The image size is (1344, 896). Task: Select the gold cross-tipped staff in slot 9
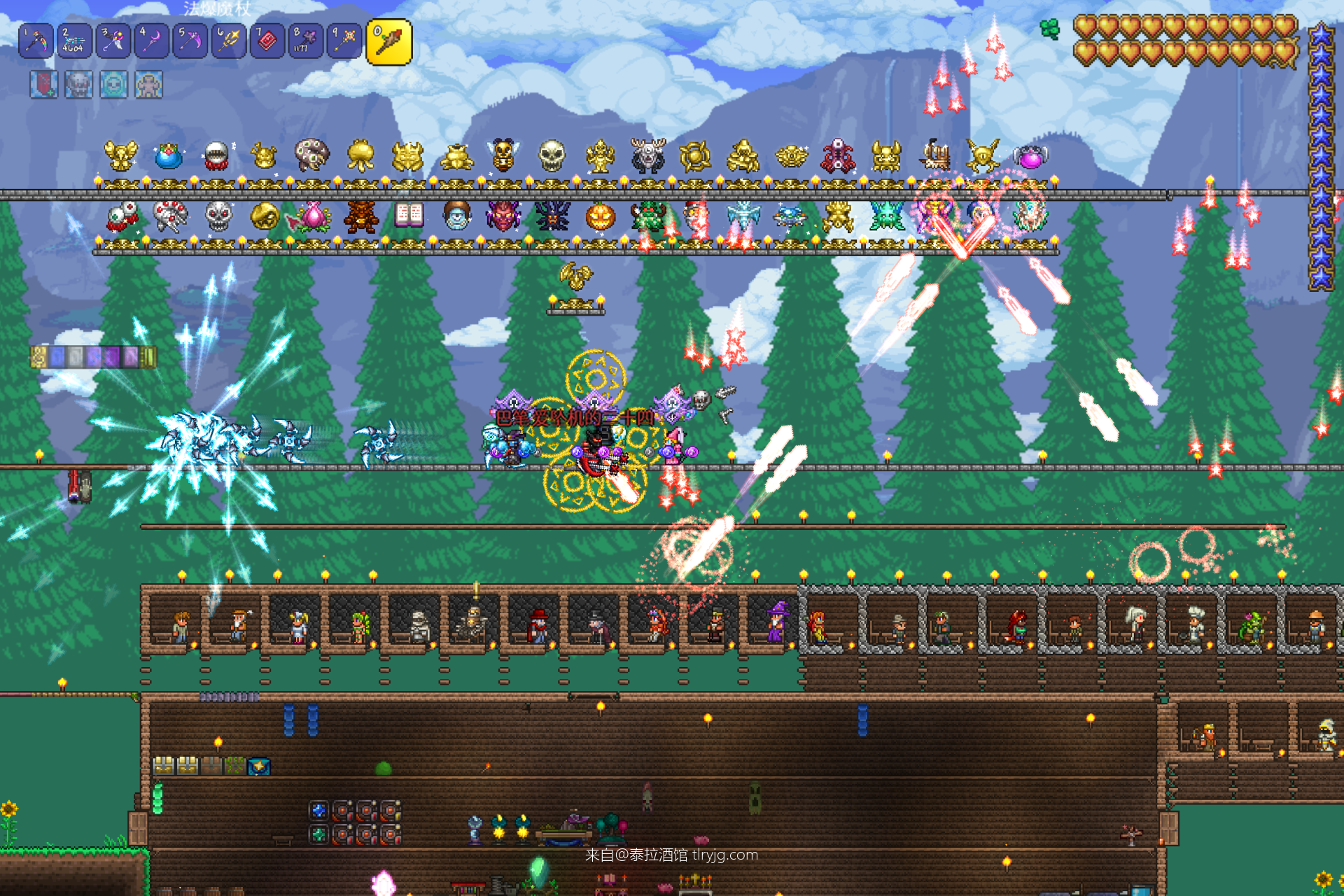(344, 41)
